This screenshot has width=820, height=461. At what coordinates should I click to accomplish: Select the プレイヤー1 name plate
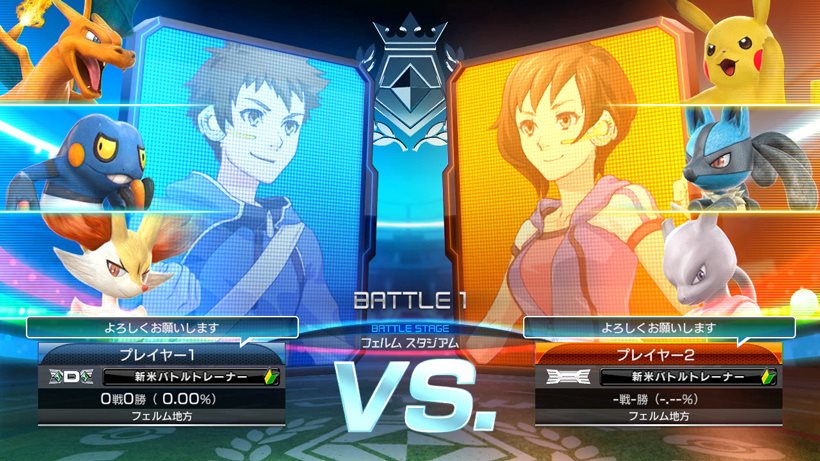[161, 355]
